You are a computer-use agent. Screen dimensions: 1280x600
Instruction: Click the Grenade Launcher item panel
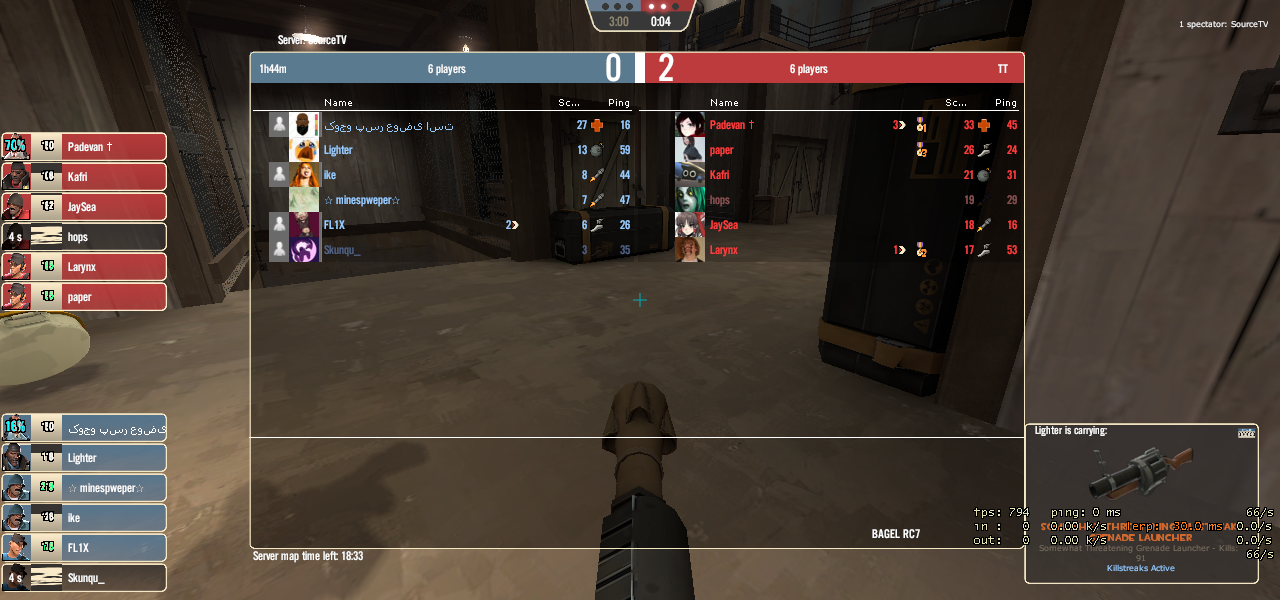[x=1141, y=503]
